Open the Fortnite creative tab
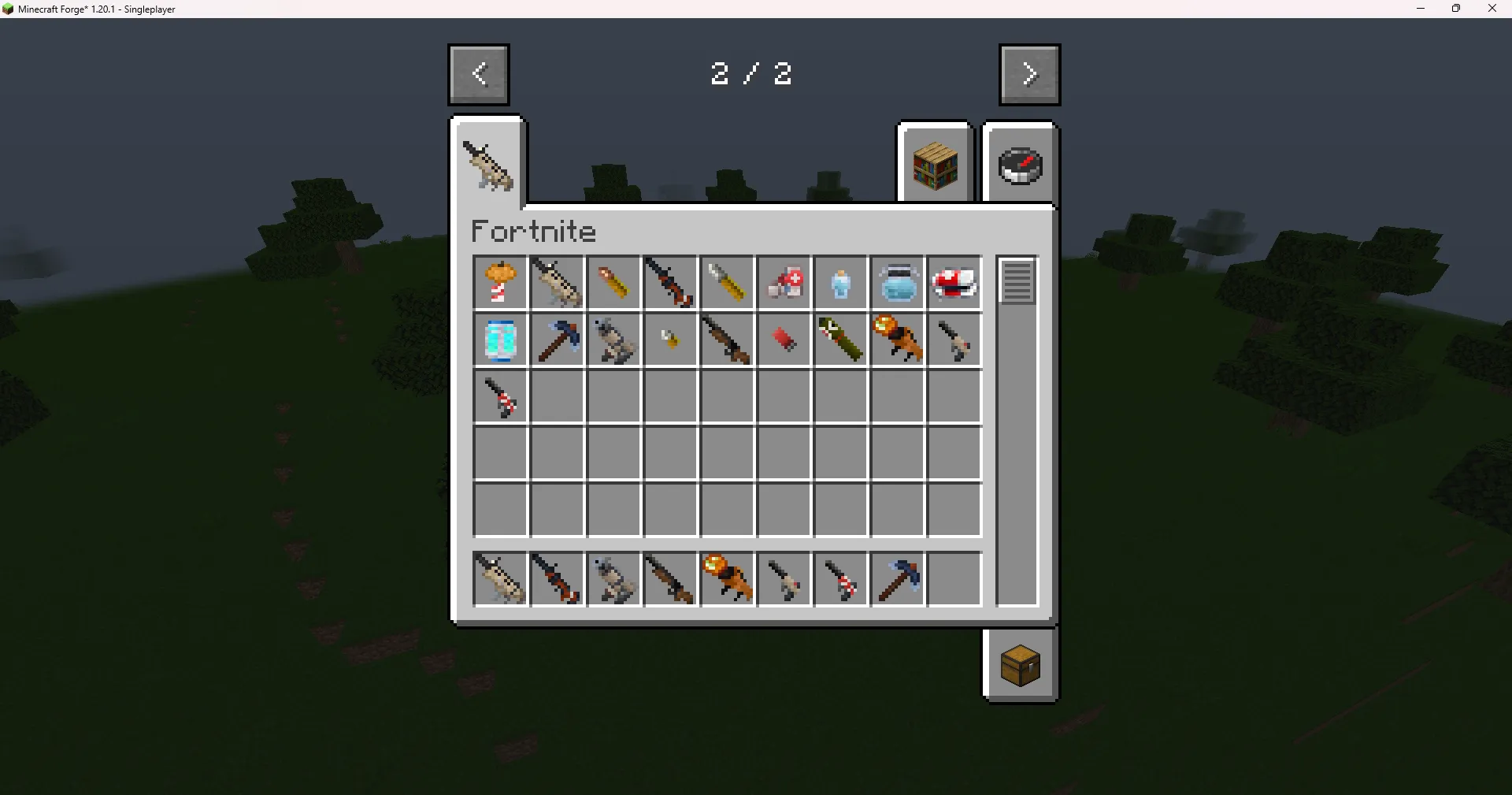The width and height of the screenshot is (1512, 795). coord(488,163)
